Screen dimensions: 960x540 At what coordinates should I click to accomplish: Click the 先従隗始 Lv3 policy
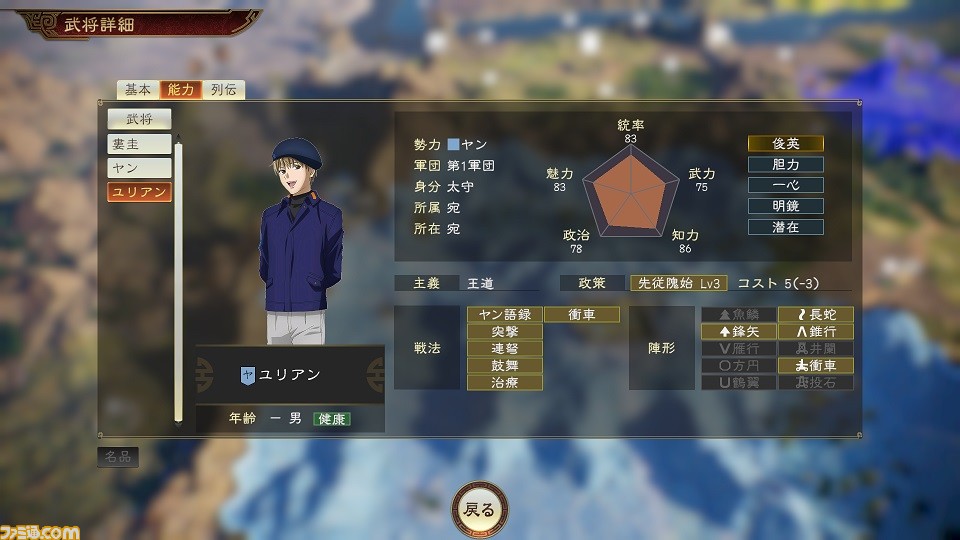tap(679, 283)
